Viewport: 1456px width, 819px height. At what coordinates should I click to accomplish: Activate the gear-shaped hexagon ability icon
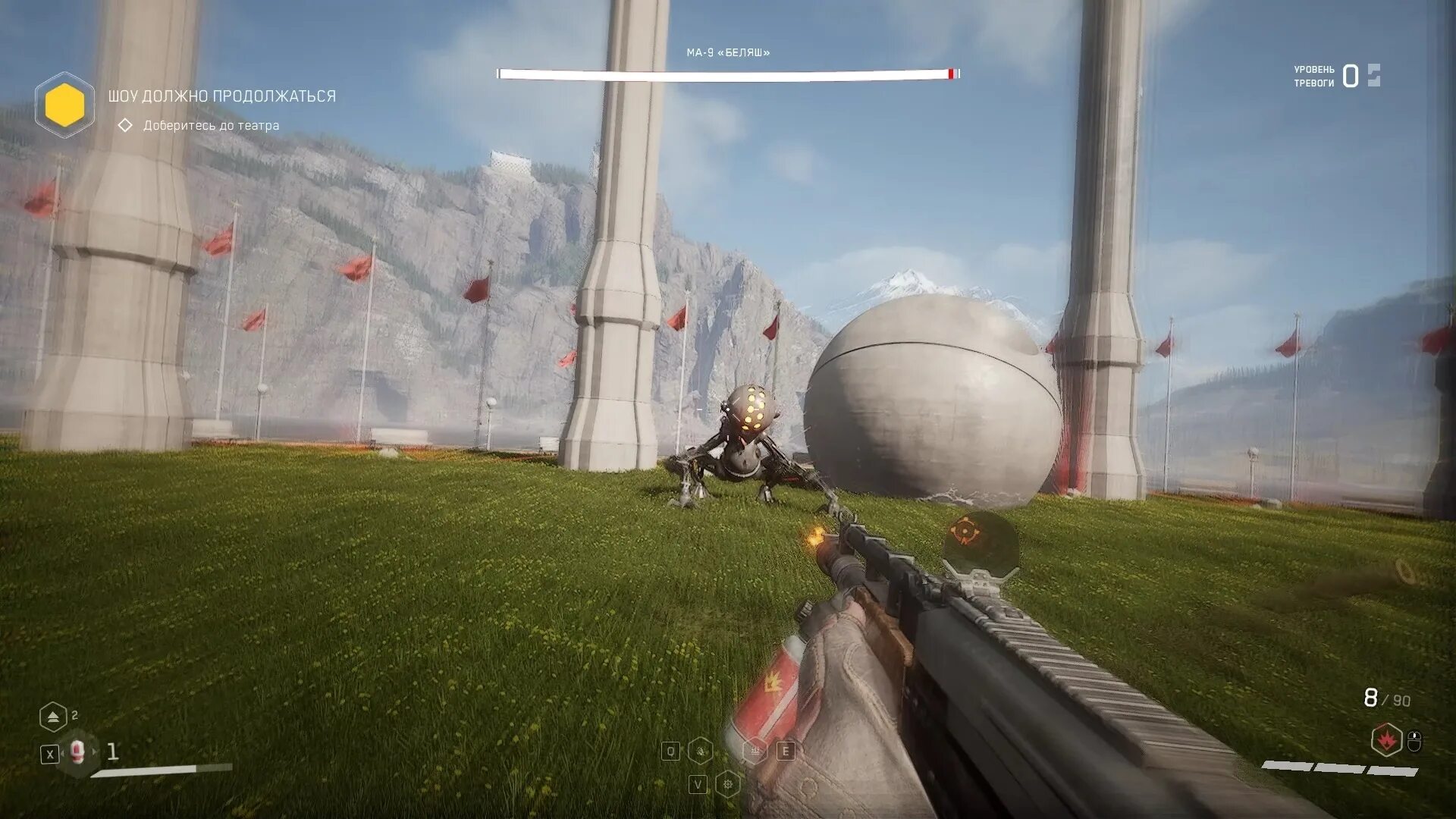(x=727, y=783)
